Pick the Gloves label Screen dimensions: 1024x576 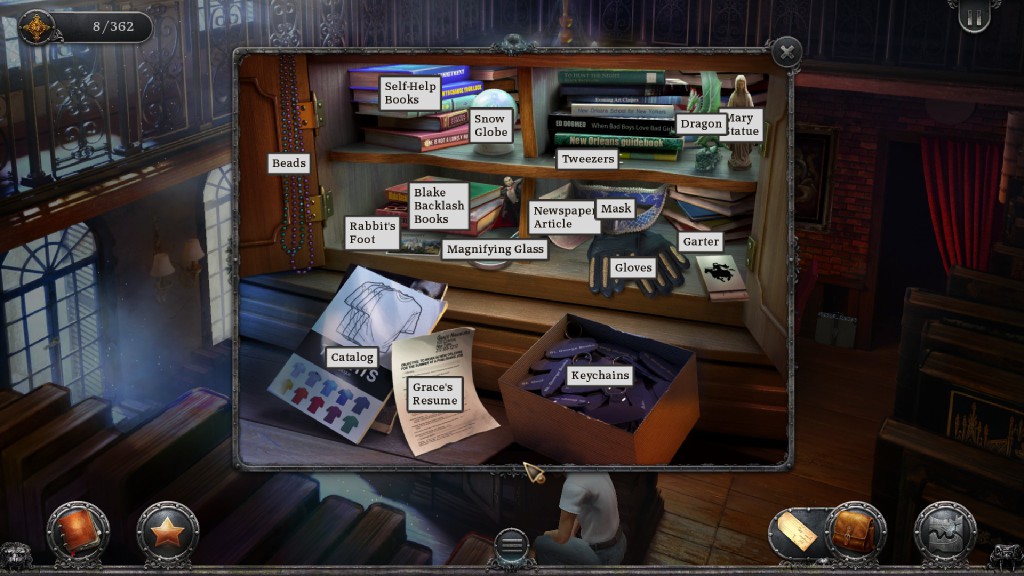pos(633,267)
